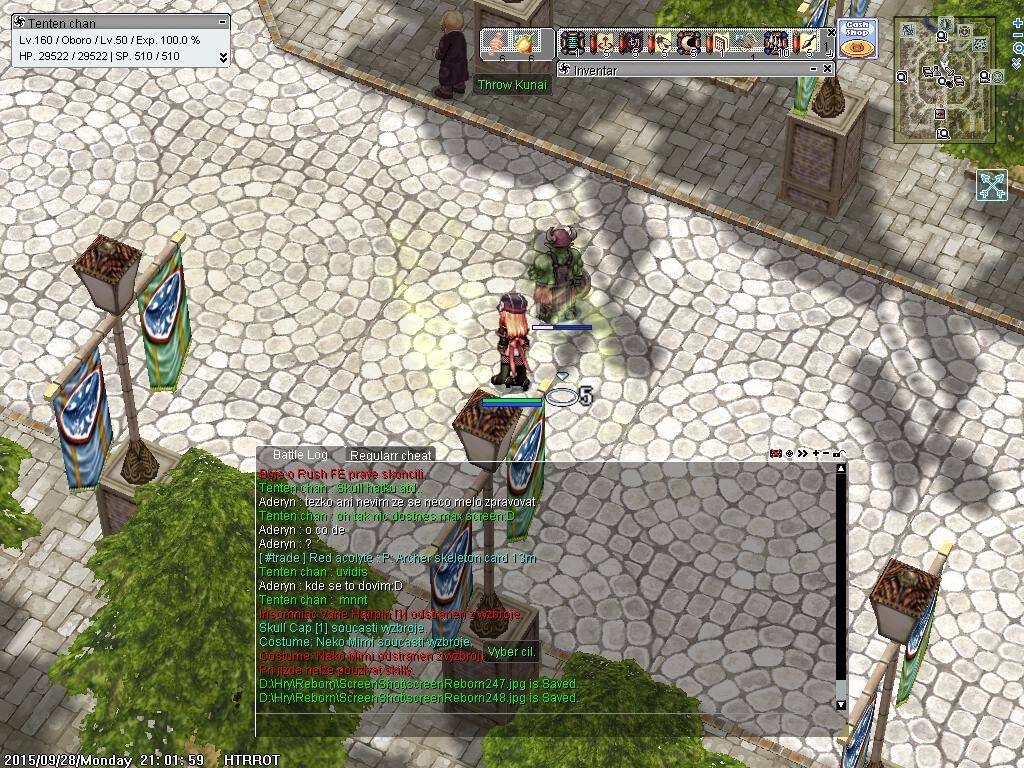Expand the character status window details

223,57
